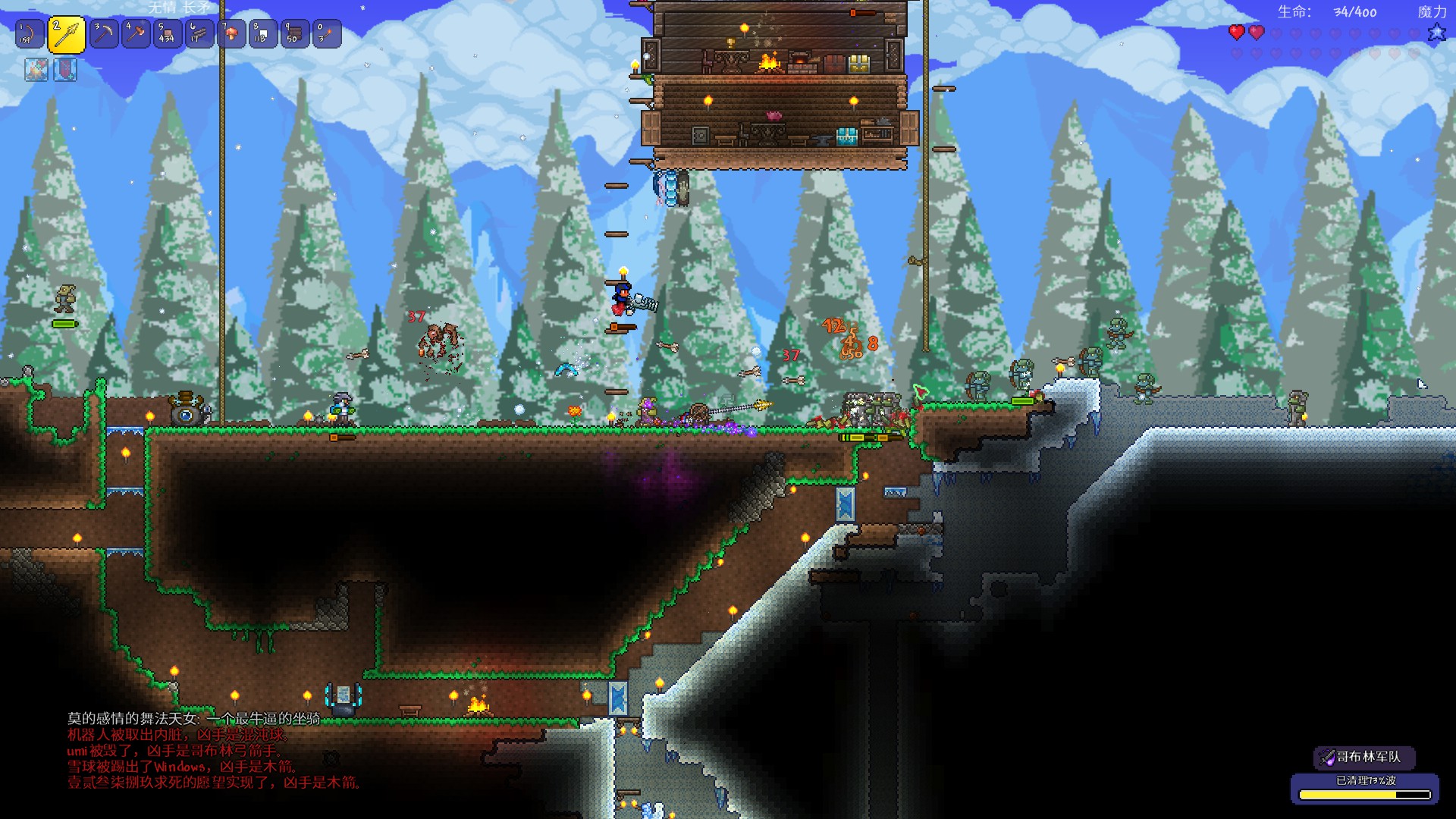Image resolution: width=1456 pixels, height=819 pixels.
Task: Pick the wood platform stack of 17
Action: tap(199, 34)
